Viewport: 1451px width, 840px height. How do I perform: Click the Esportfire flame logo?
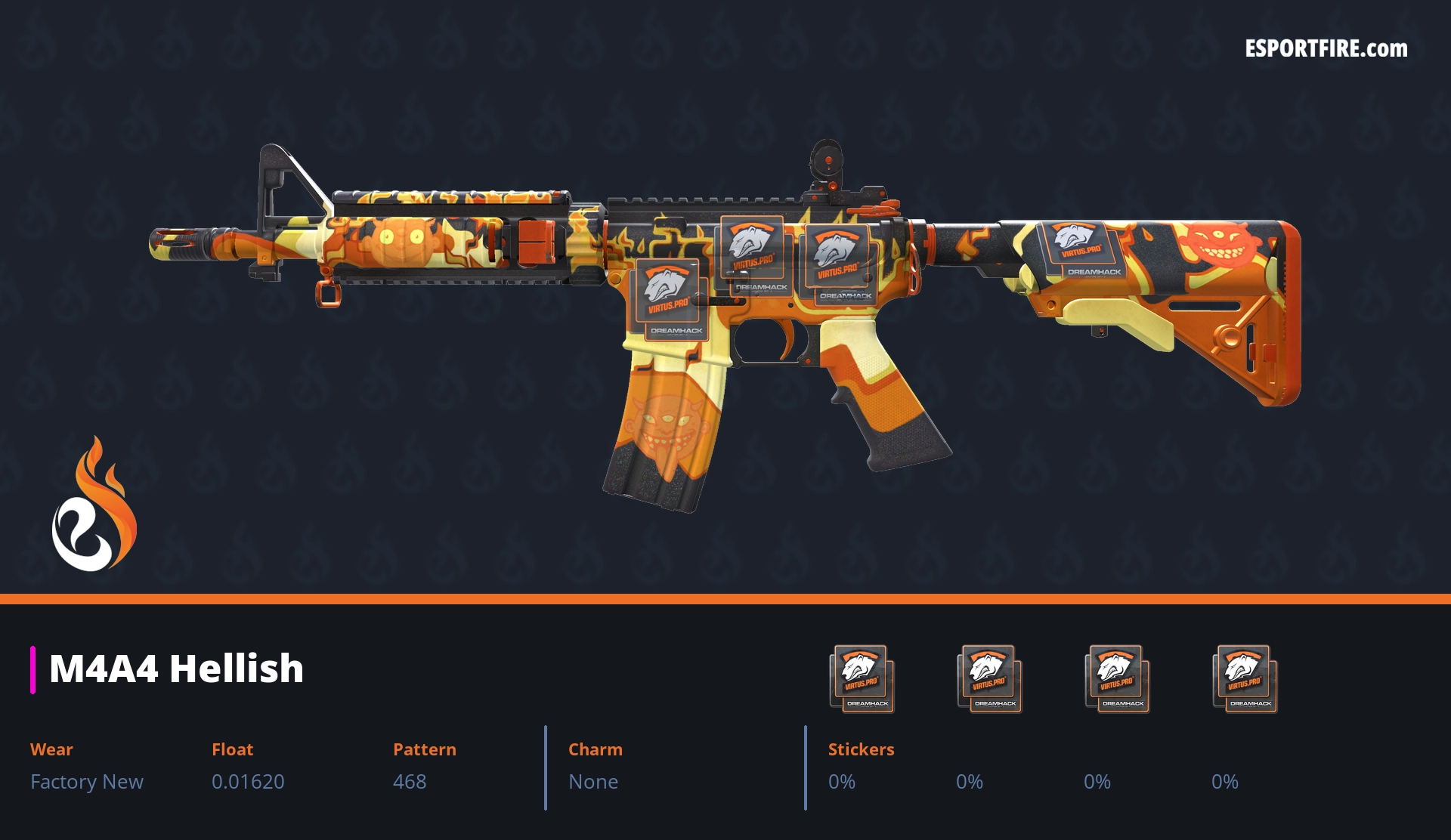click(x=94, y=505)
